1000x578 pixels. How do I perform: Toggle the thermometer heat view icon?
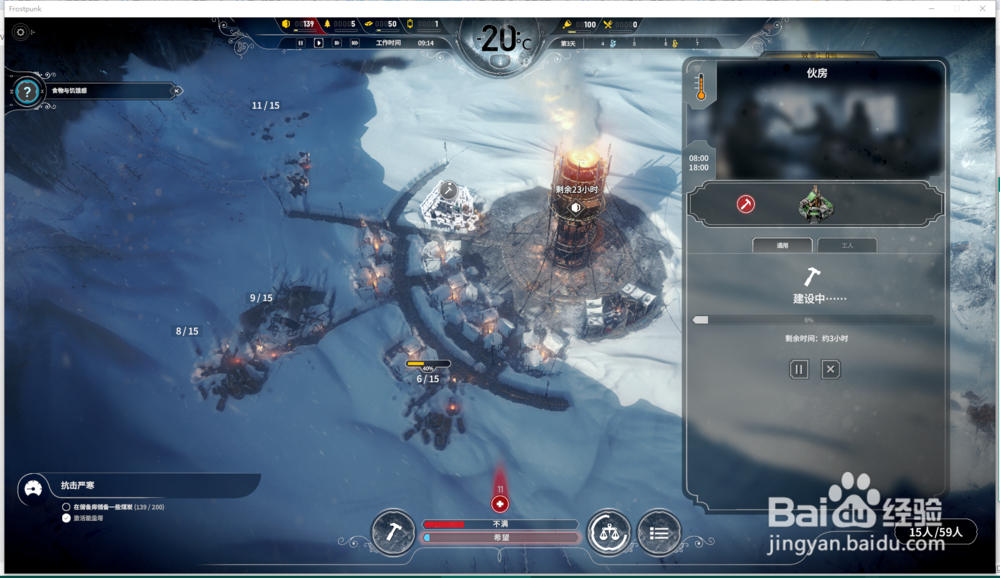[701, 88]
